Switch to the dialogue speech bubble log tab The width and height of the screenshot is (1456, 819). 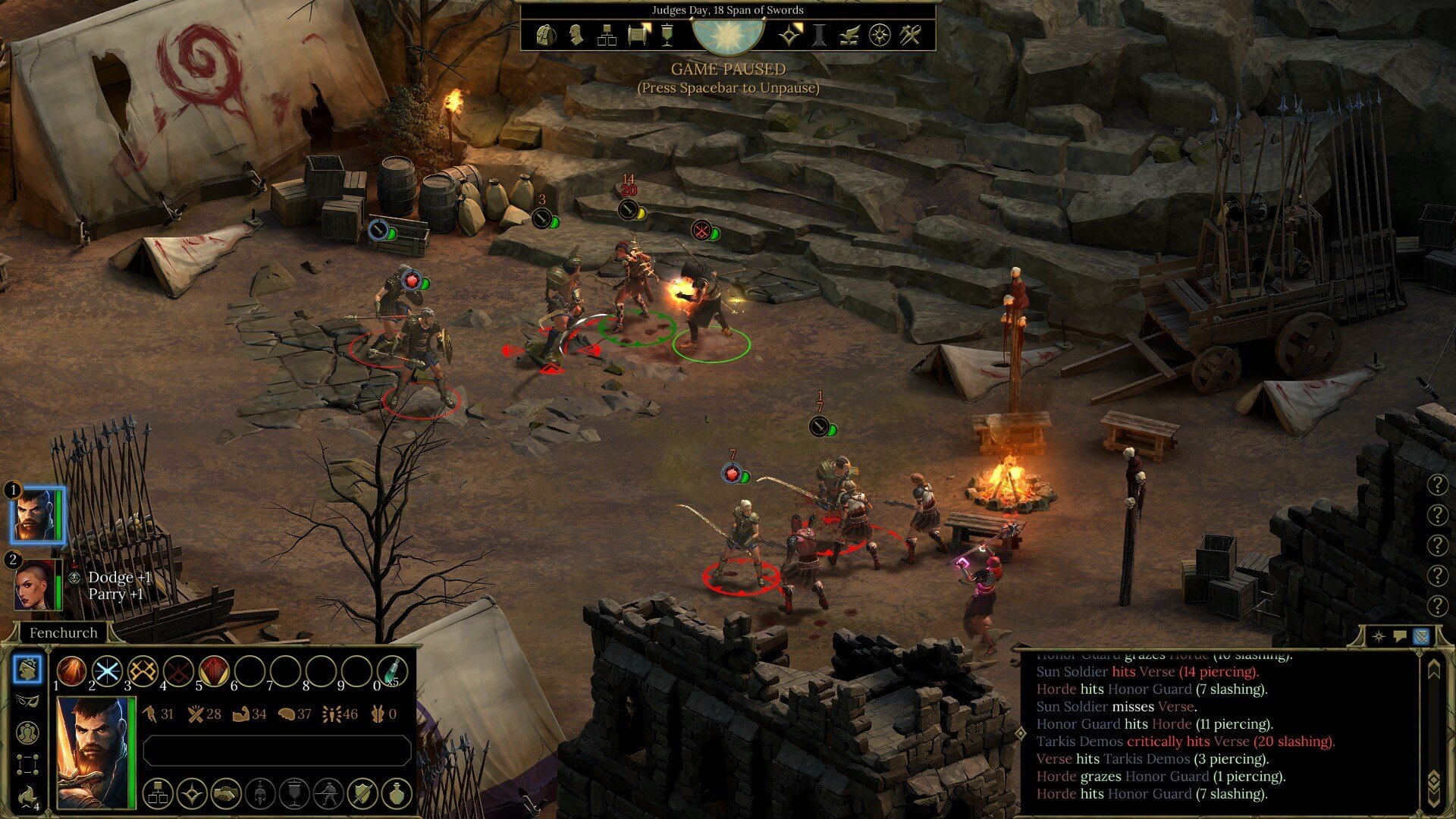pos(1400,635)
